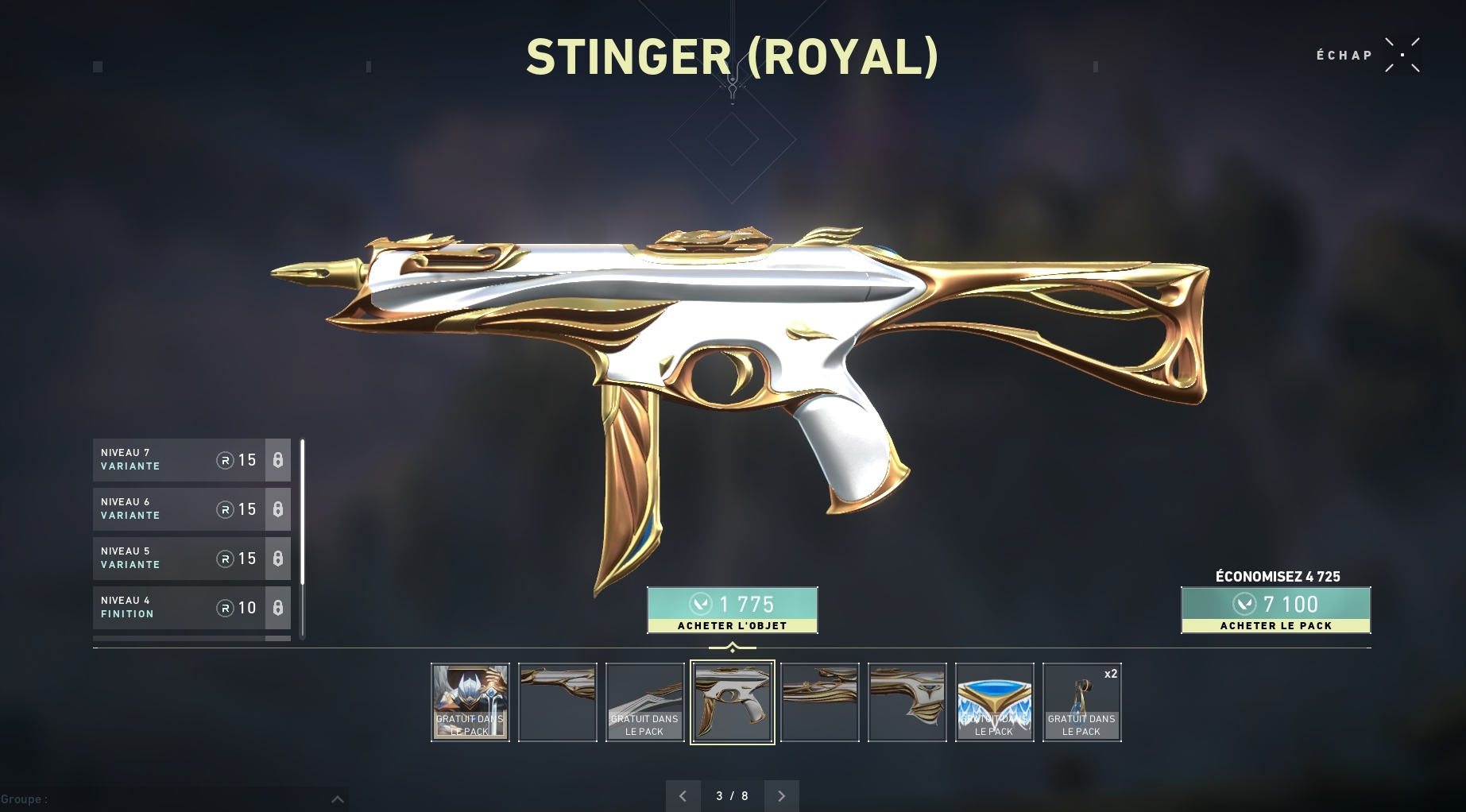
Task: Open the x2 gun buddy thumbnail
Action: [1081, 702]
